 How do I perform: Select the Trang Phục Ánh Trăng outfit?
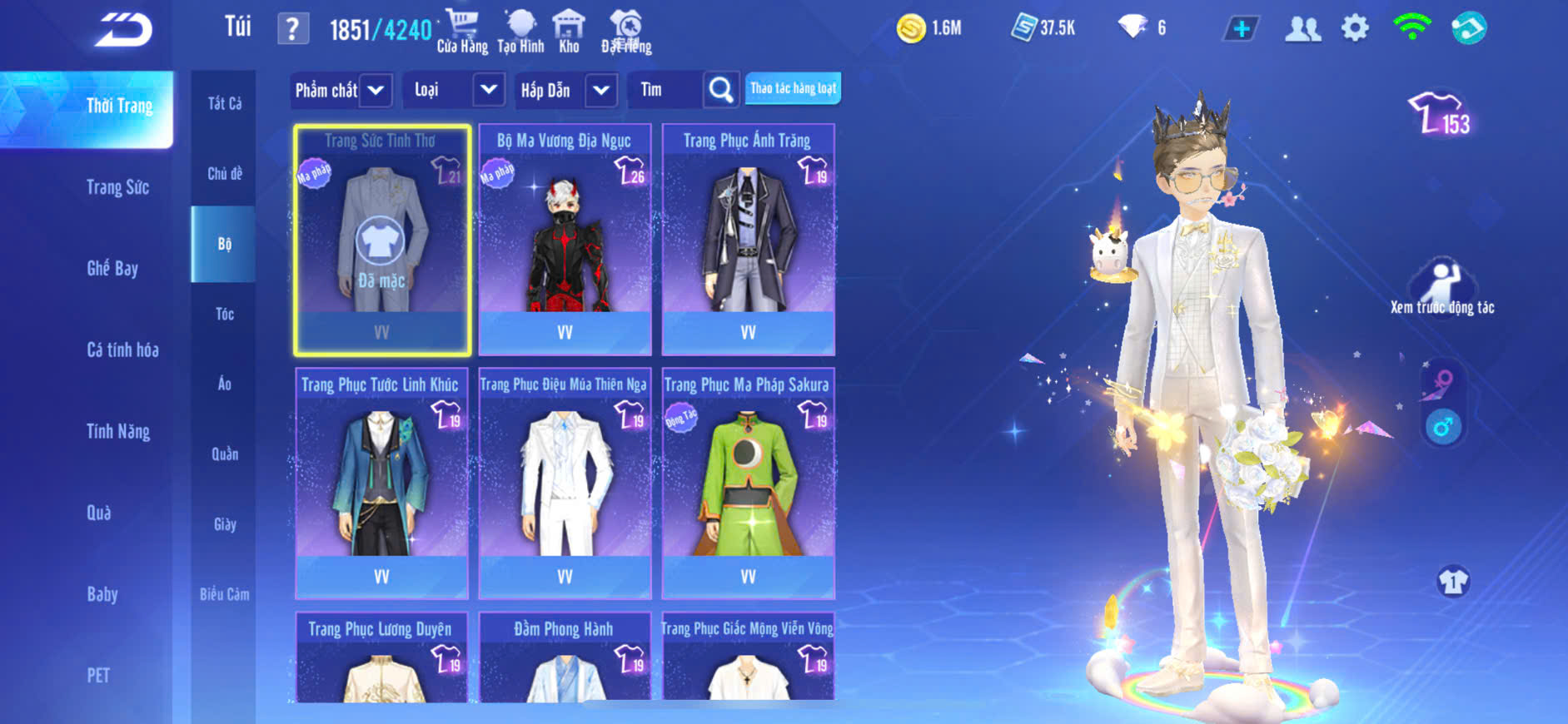click(x=748, y=240)
